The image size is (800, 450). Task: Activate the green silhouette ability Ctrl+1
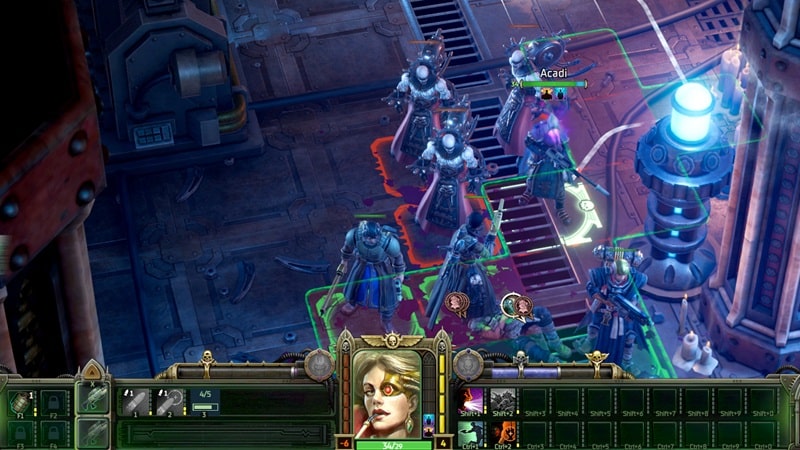[x=472, y=433]
